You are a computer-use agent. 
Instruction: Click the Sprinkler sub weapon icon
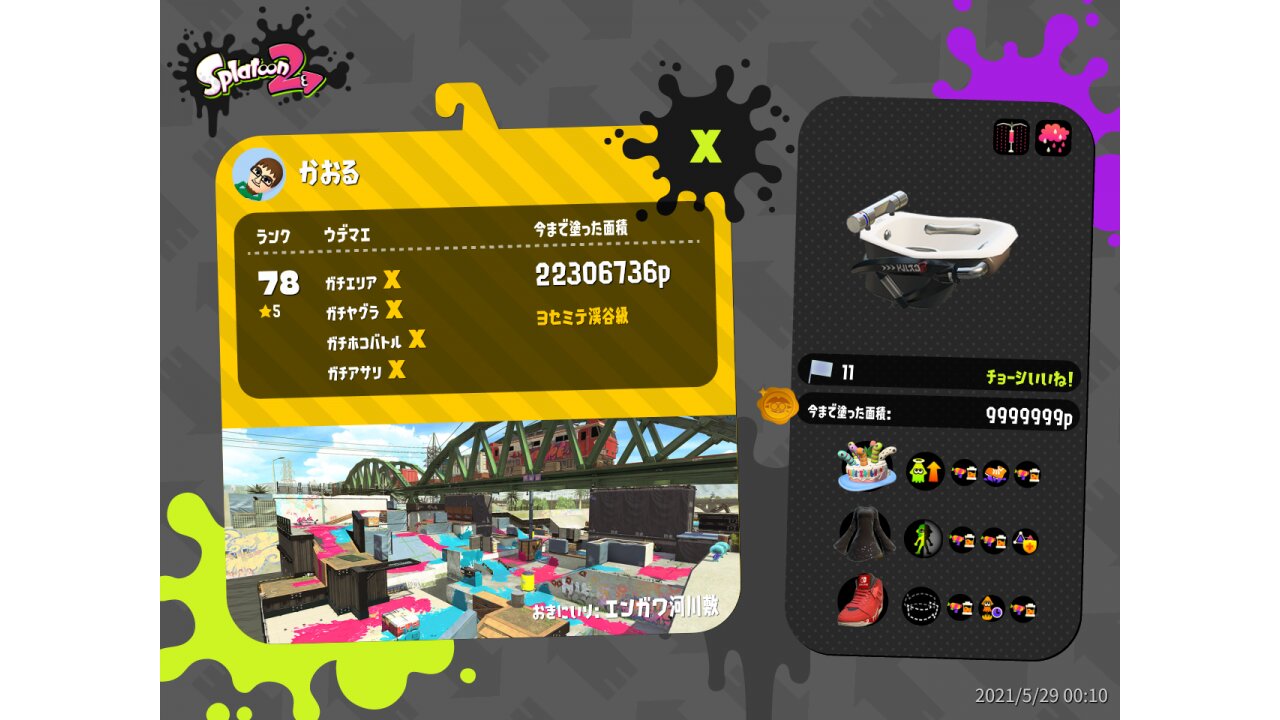coord(1011,137)
